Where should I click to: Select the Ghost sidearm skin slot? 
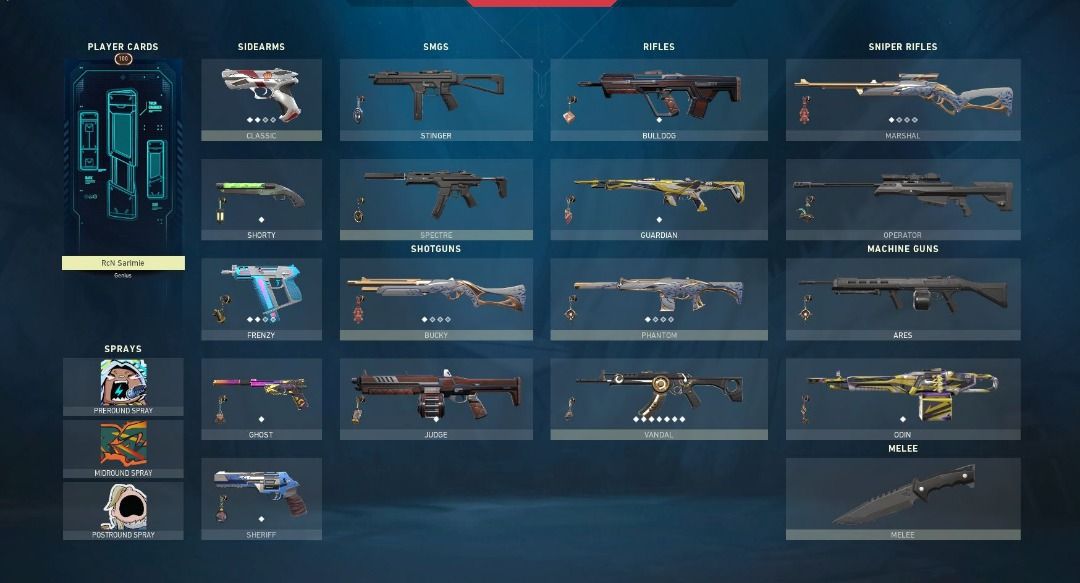261,398
